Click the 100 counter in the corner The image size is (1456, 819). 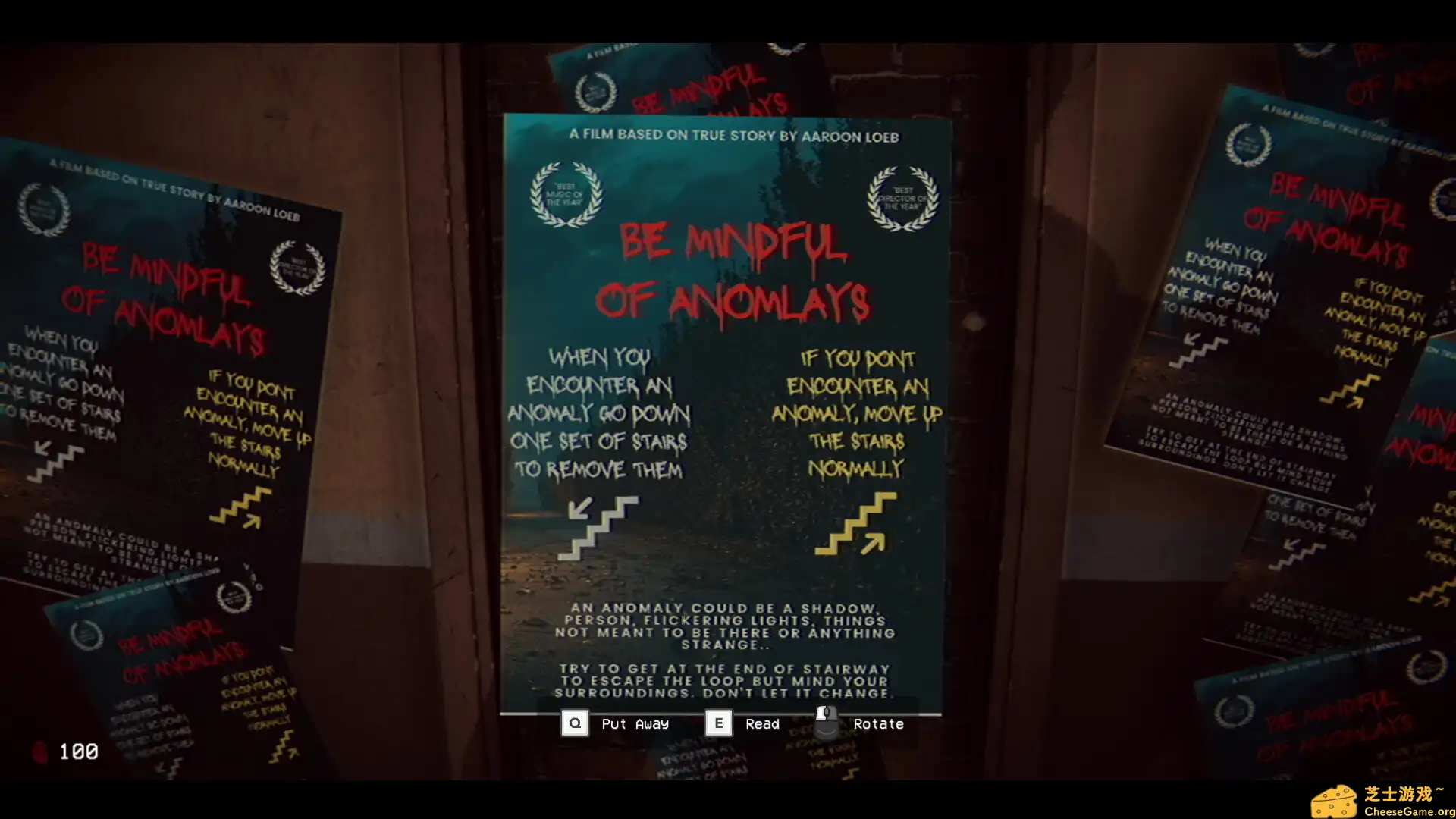[x=79, y=752]
